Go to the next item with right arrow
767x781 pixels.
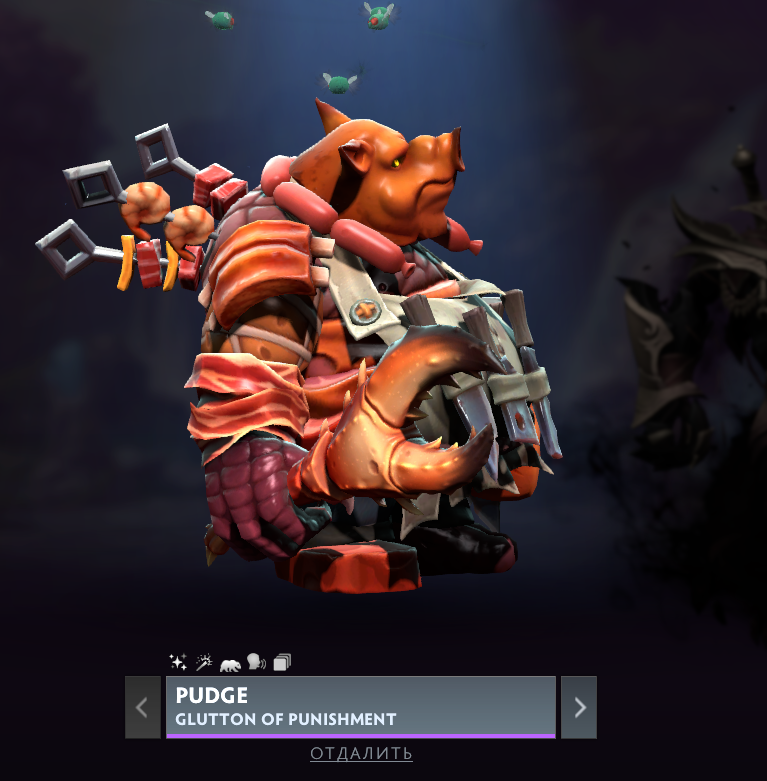579,707
